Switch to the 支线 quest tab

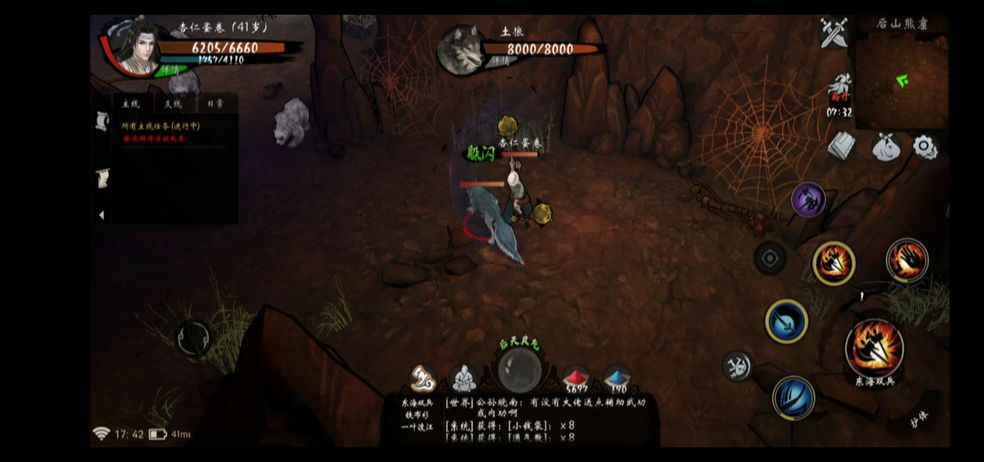pos(173,103)
